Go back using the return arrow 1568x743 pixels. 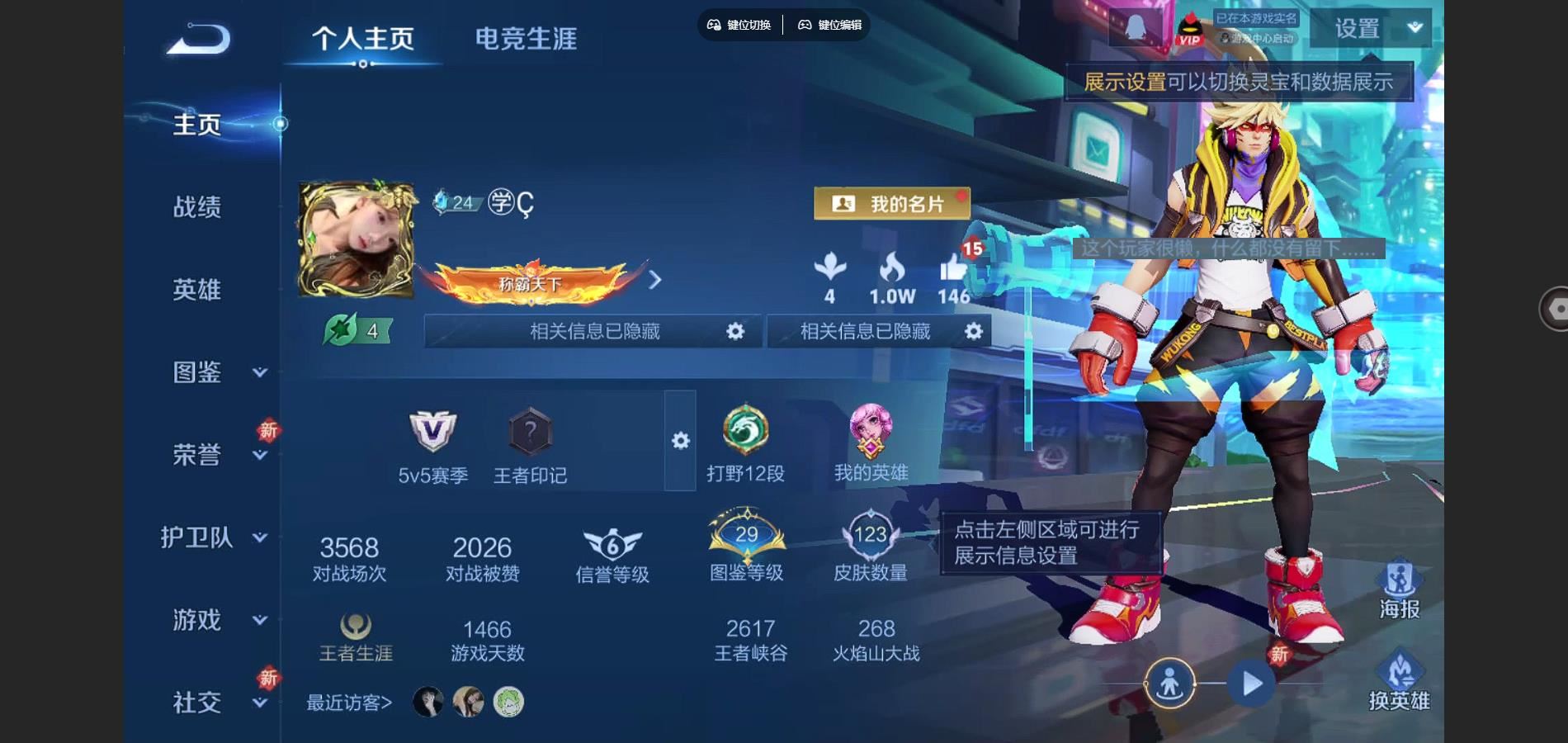(199, 39)
